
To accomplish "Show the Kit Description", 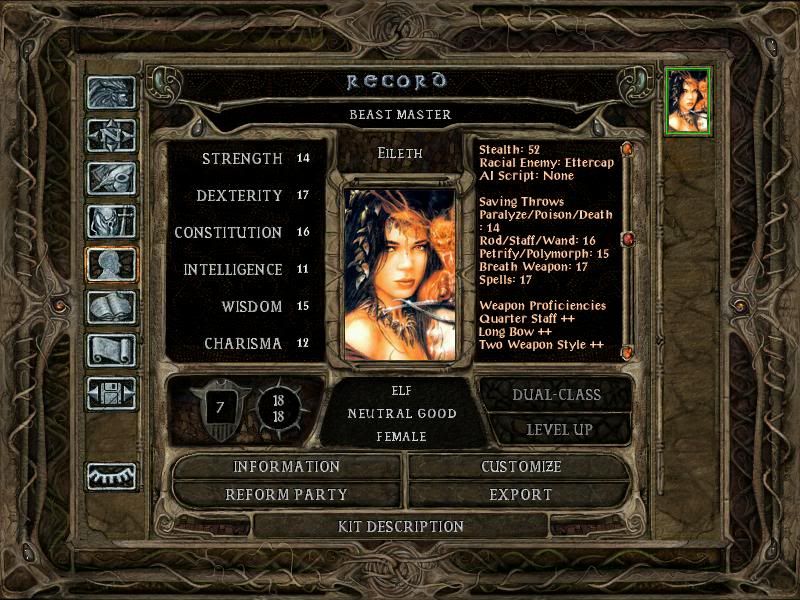I will 401,526.
